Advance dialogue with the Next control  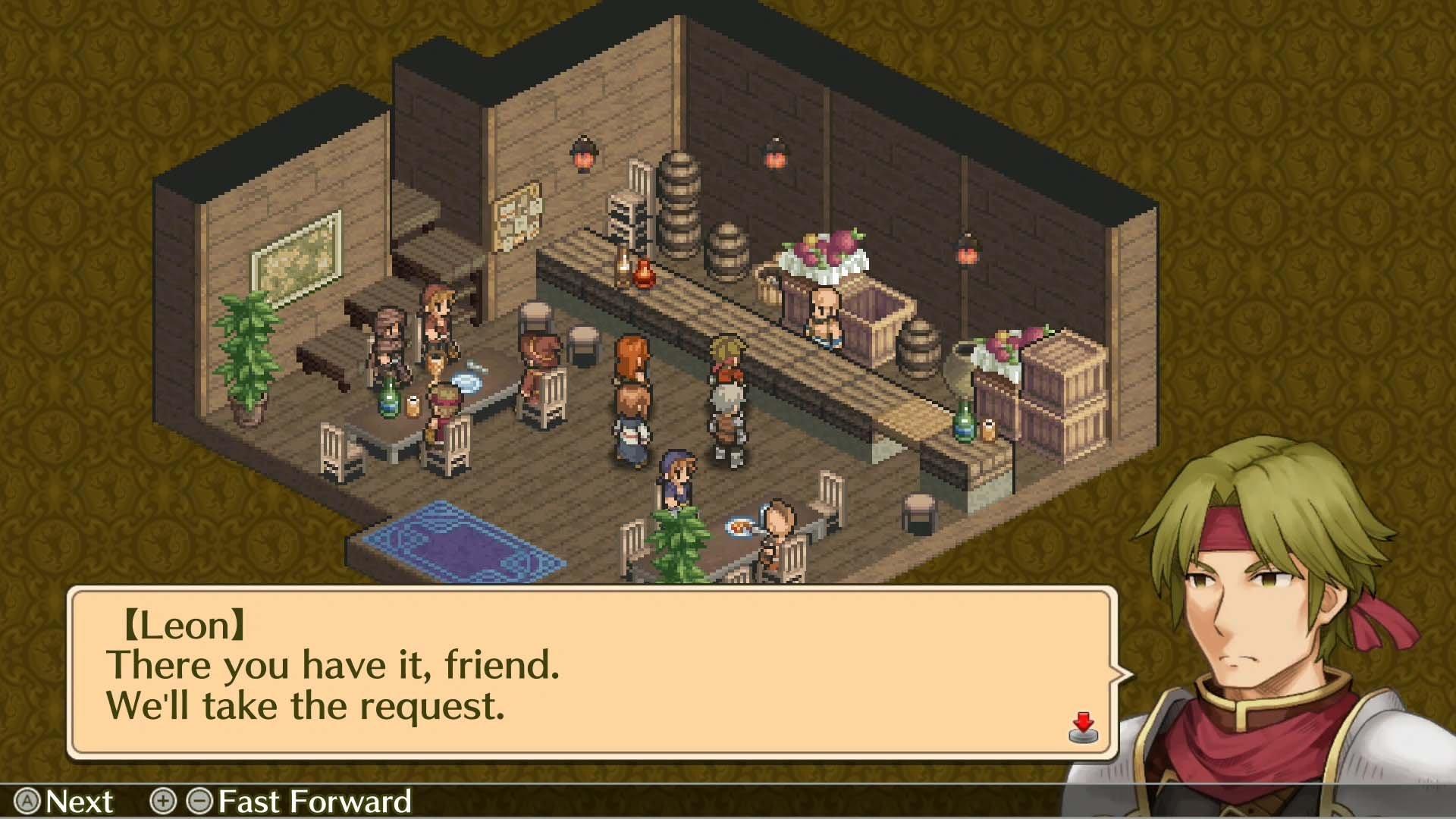pos(80,800)
